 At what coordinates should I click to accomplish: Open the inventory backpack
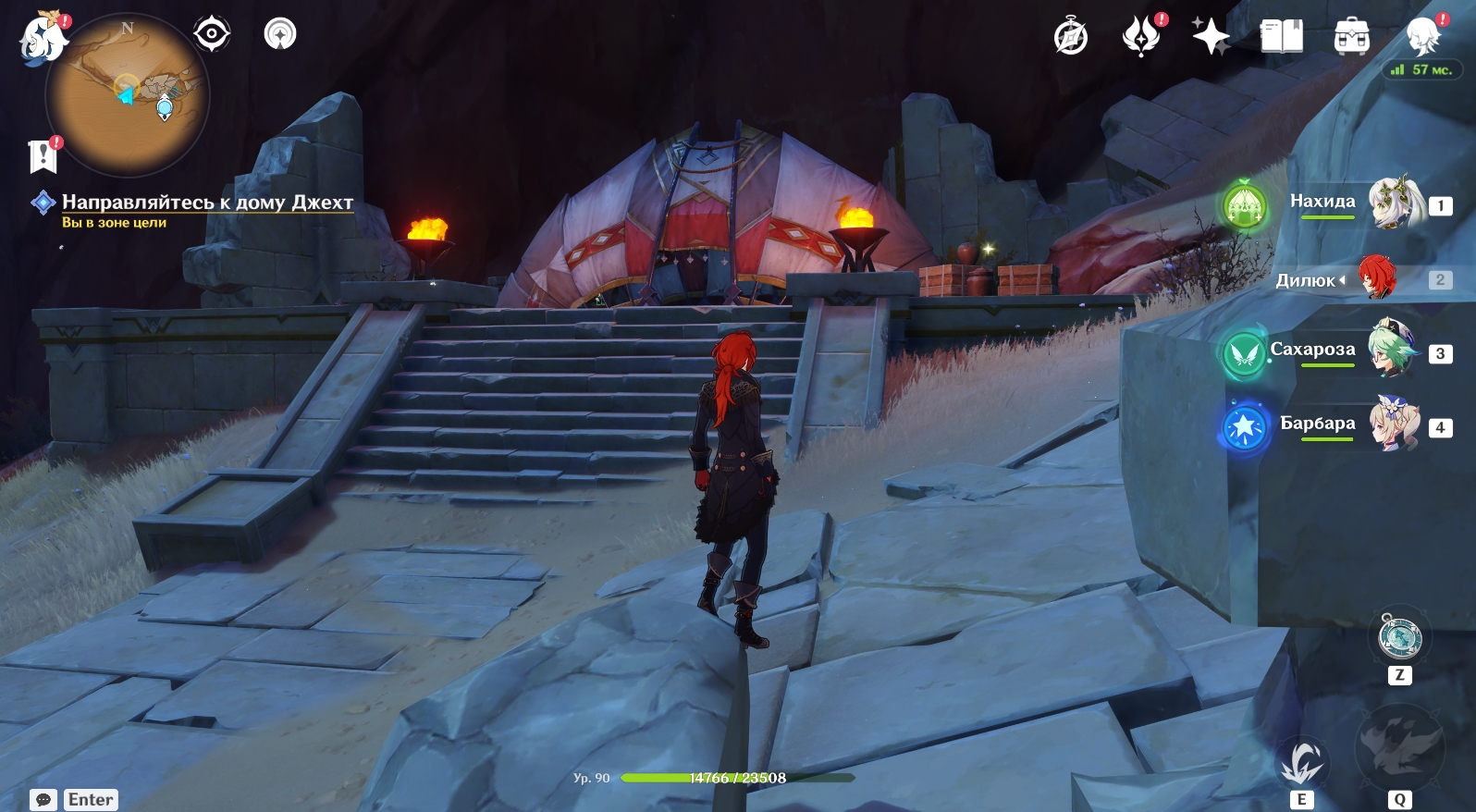coord(1351,37)
